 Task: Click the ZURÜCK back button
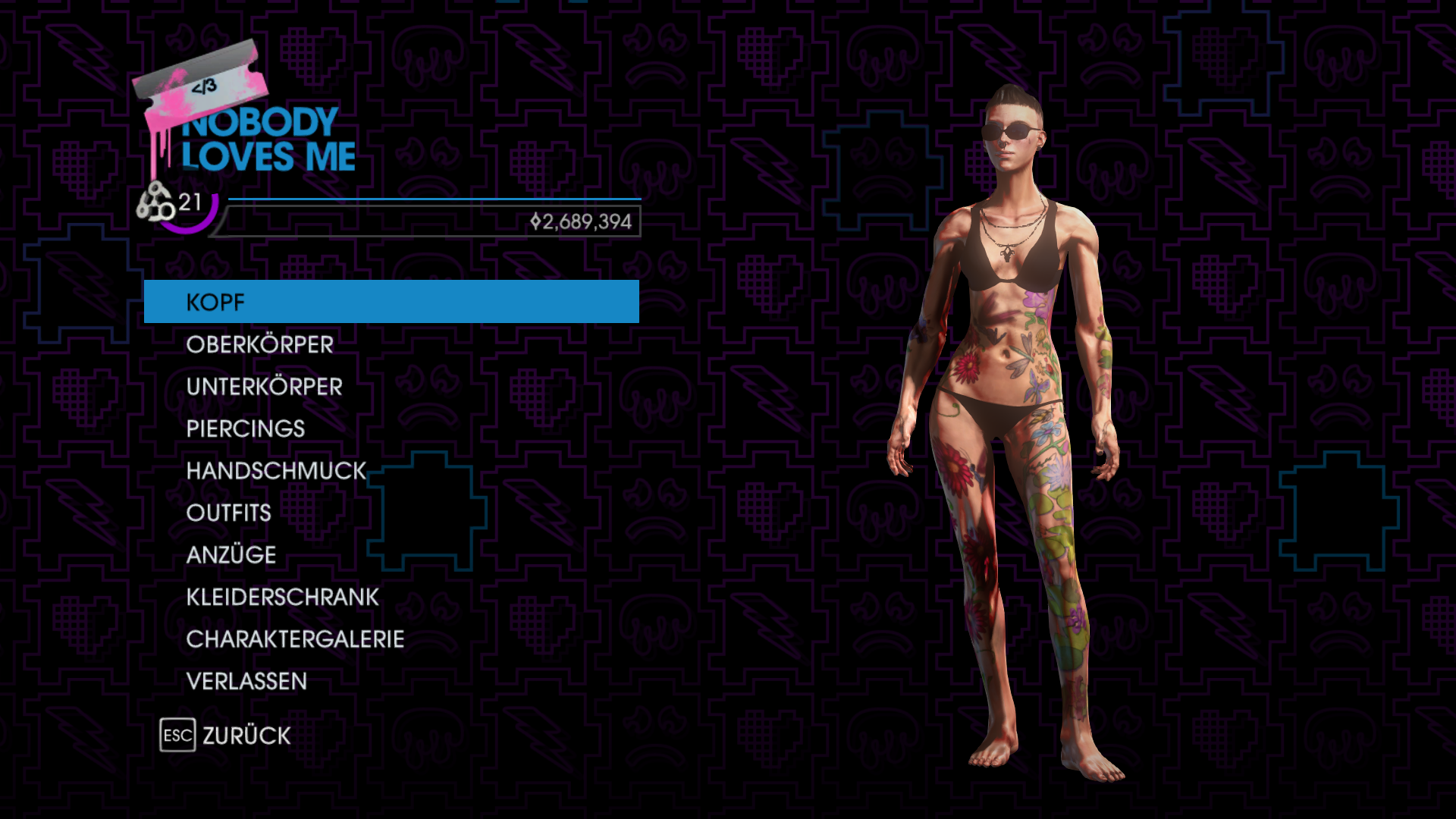(x=226, y=736)
